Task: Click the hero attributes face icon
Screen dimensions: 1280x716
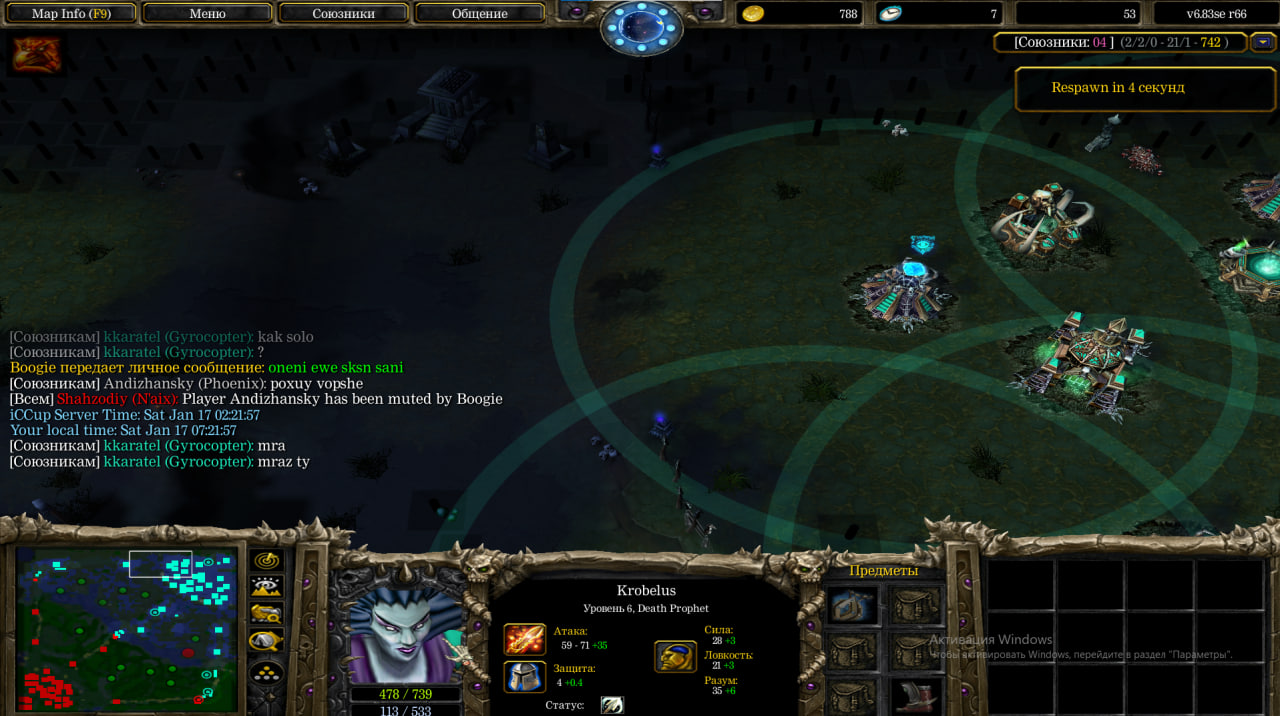Action: [675, 656]
